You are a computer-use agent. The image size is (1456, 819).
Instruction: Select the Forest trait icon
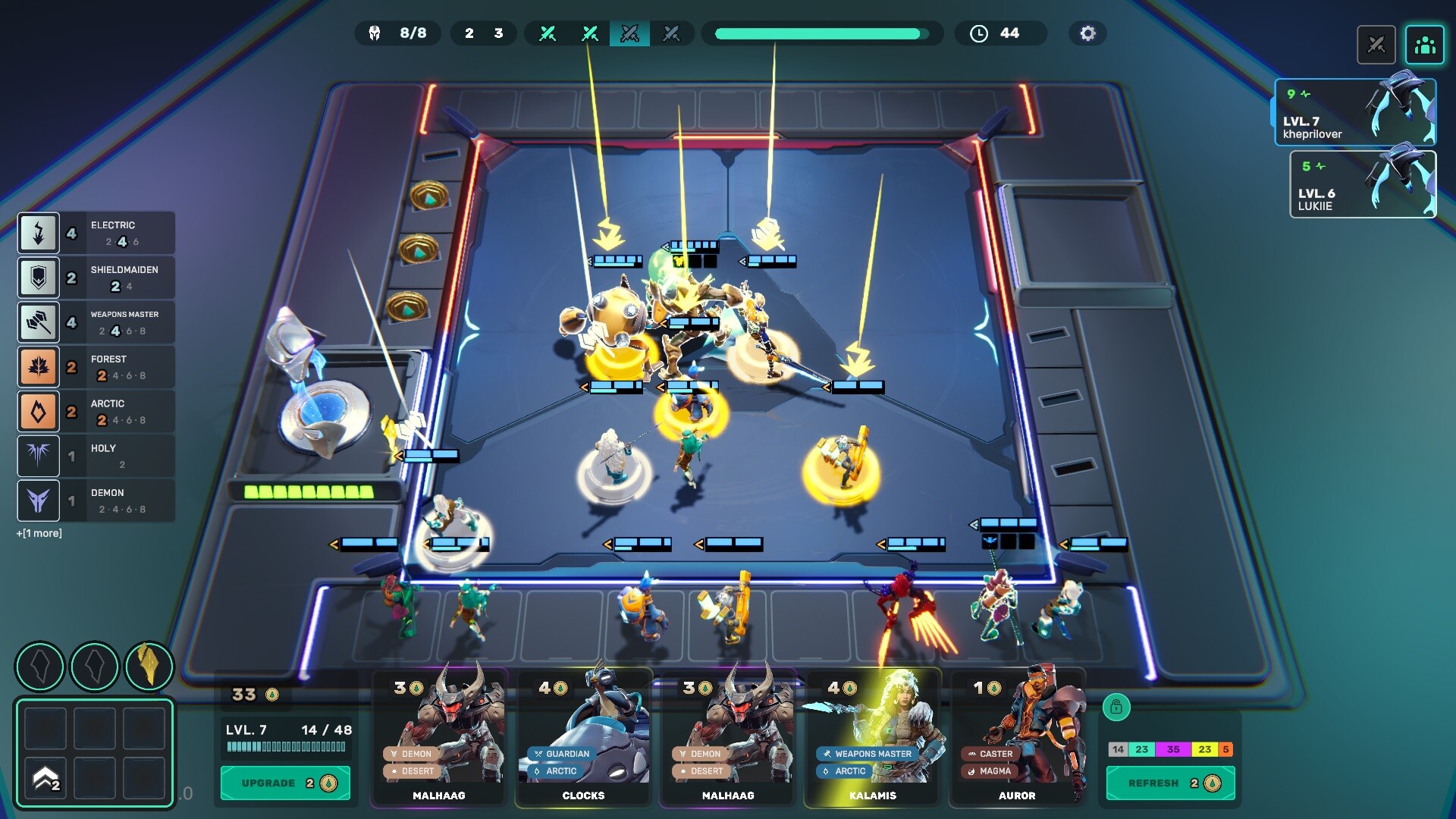39,367
